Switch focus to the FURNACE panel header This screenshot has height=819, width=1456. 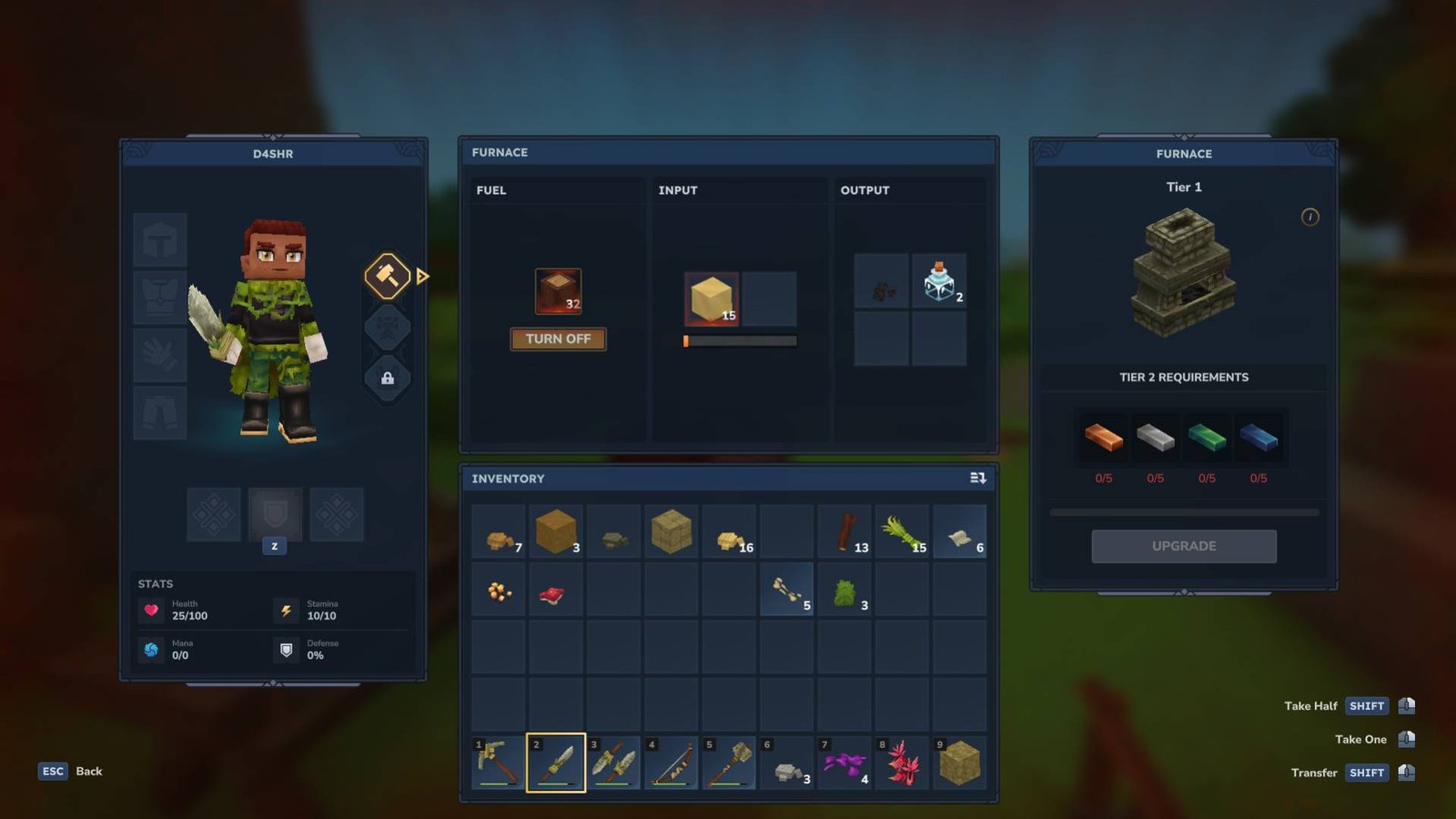[500, 153]
